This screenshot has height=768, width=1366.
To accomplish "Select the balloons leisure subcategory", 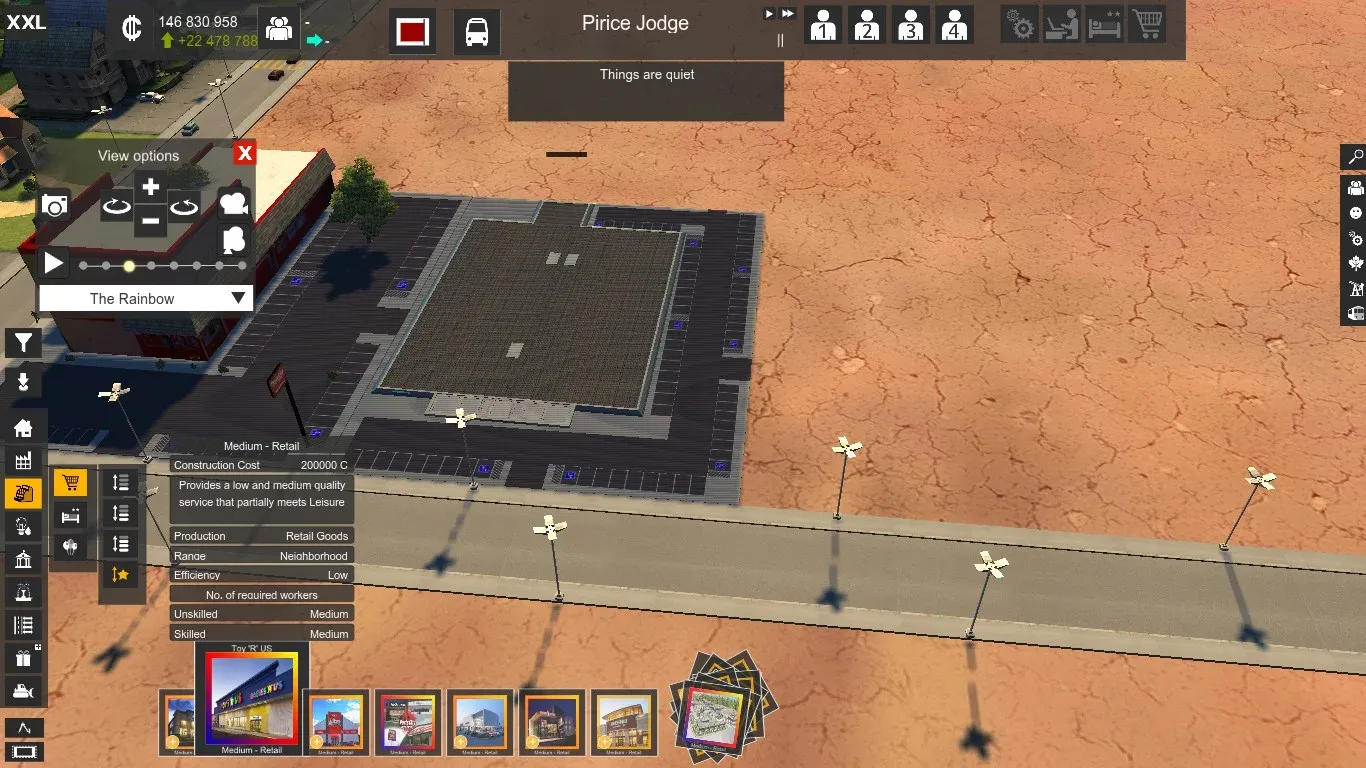I will (x=70, y=547).
